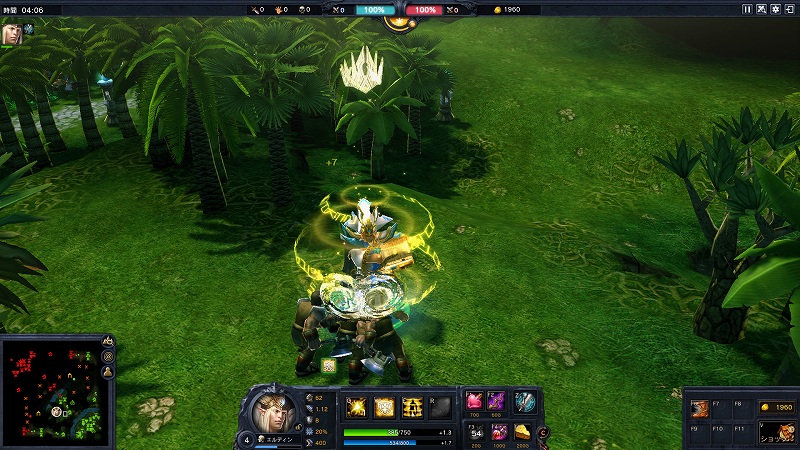Screen dimensions: 800x450
Task: Select the boots item in inventory
Action: [701, 409]
